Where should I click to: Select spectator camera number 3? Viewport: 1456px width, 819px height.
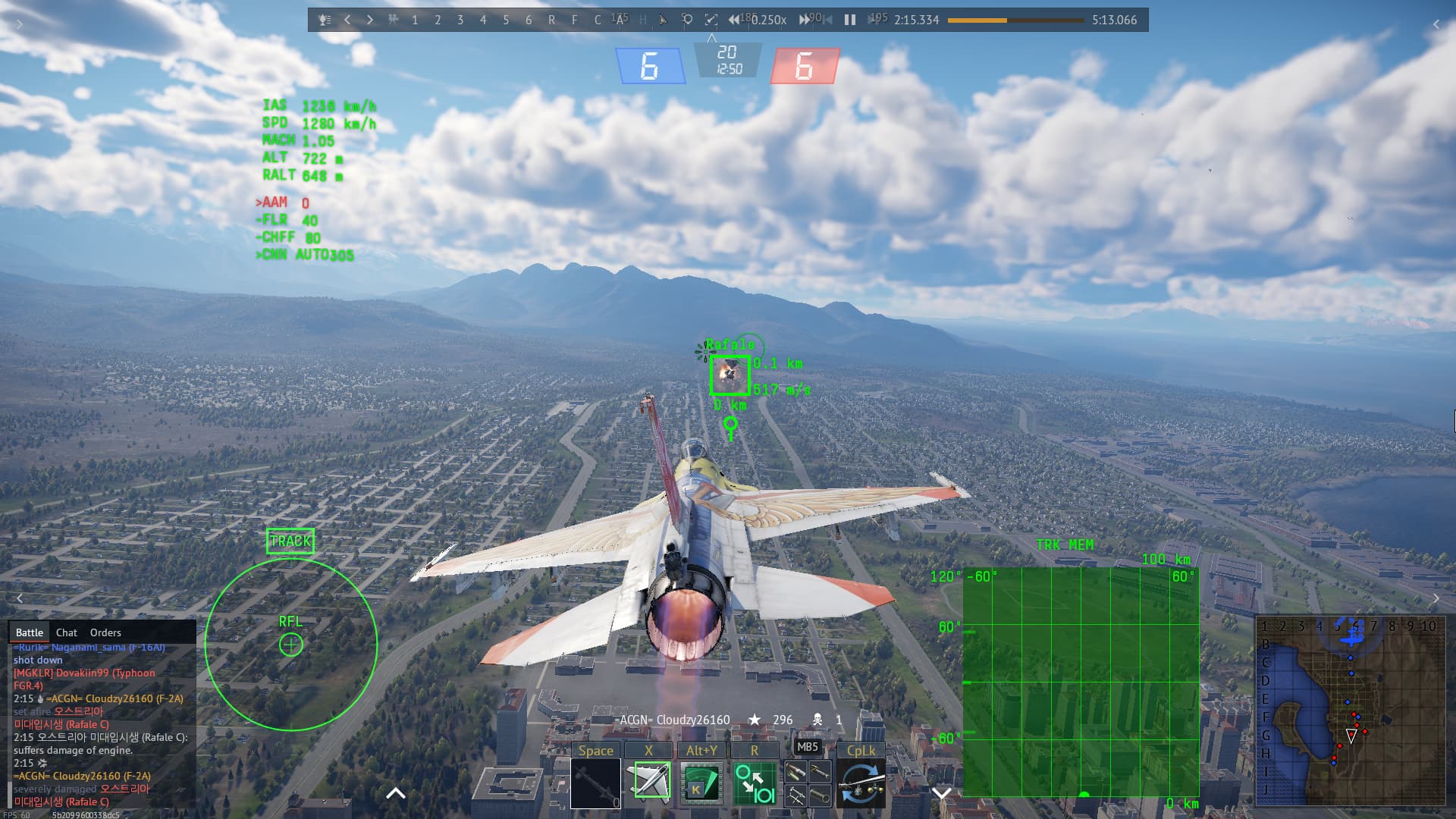click(461, 20)
